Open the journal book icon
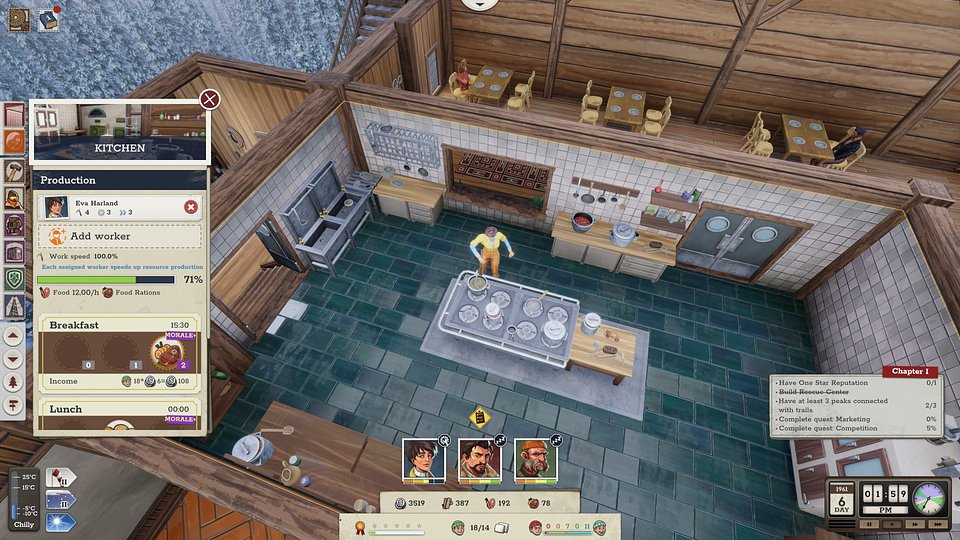The width and height of the screenshot is (960, 540). 19,18
